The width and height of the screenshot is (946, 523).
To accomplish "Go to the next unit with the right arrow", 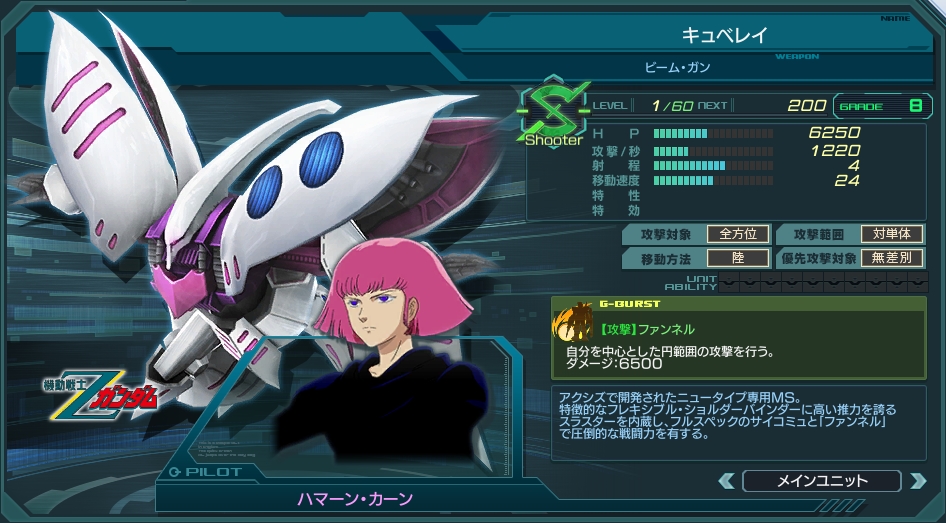I will [x=917, y=481].
